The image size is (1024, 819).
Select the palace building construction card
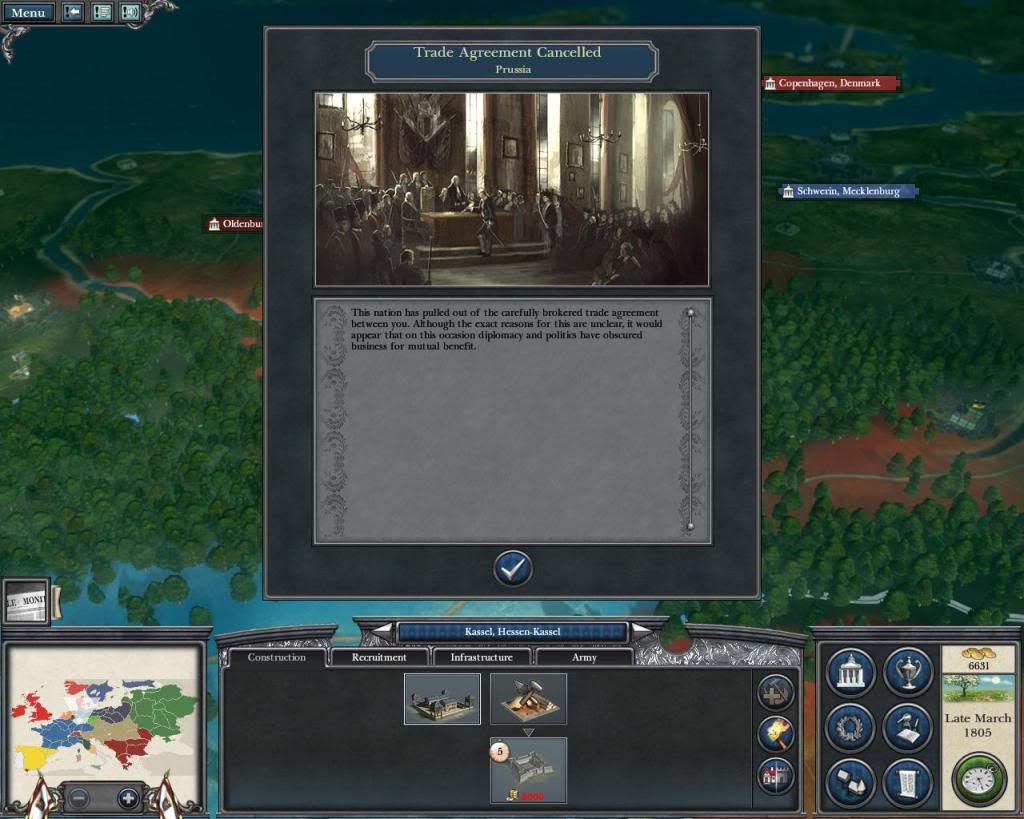tap(442, 698)
